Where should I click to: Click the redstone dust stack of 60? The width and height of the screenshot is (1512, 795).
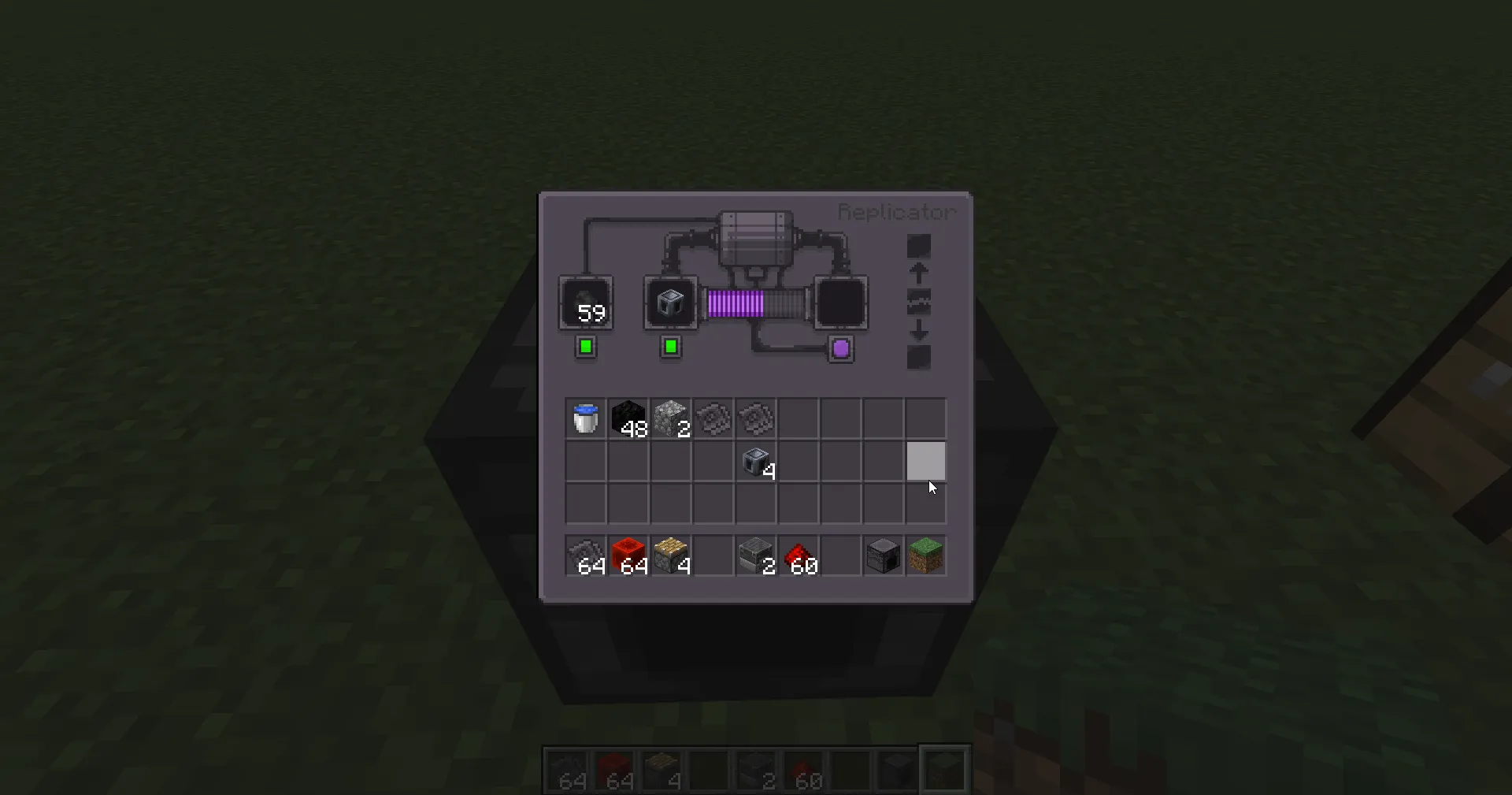pyautogui.click(x=798, y=555)
